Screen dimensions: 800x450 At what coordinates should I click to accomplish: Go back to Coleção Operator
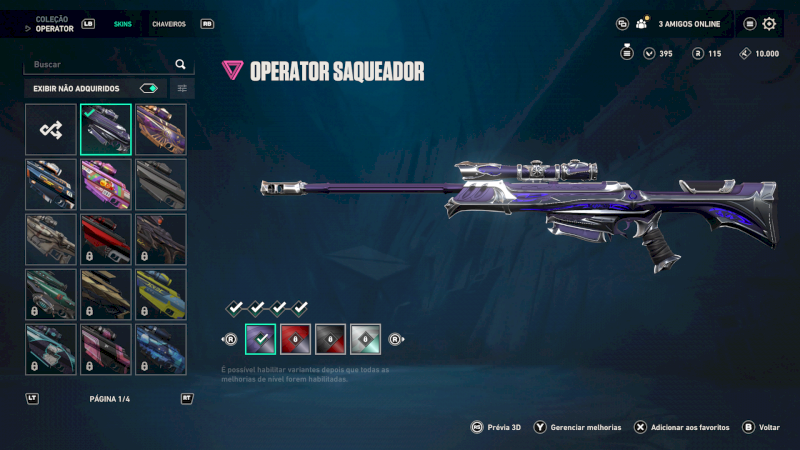55,23
